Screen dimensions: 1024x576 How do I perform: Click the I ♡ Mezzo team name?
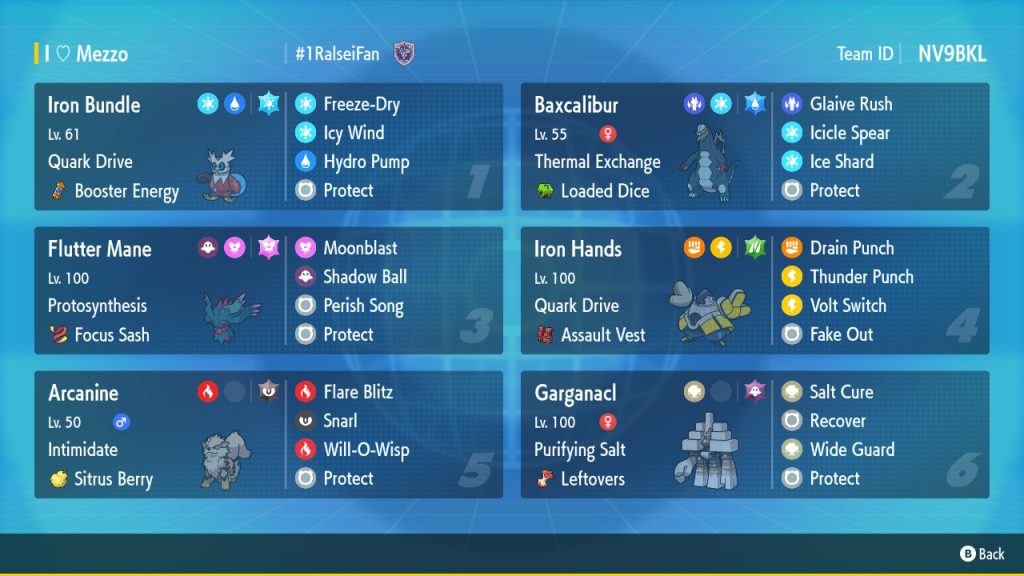(86, 54)
